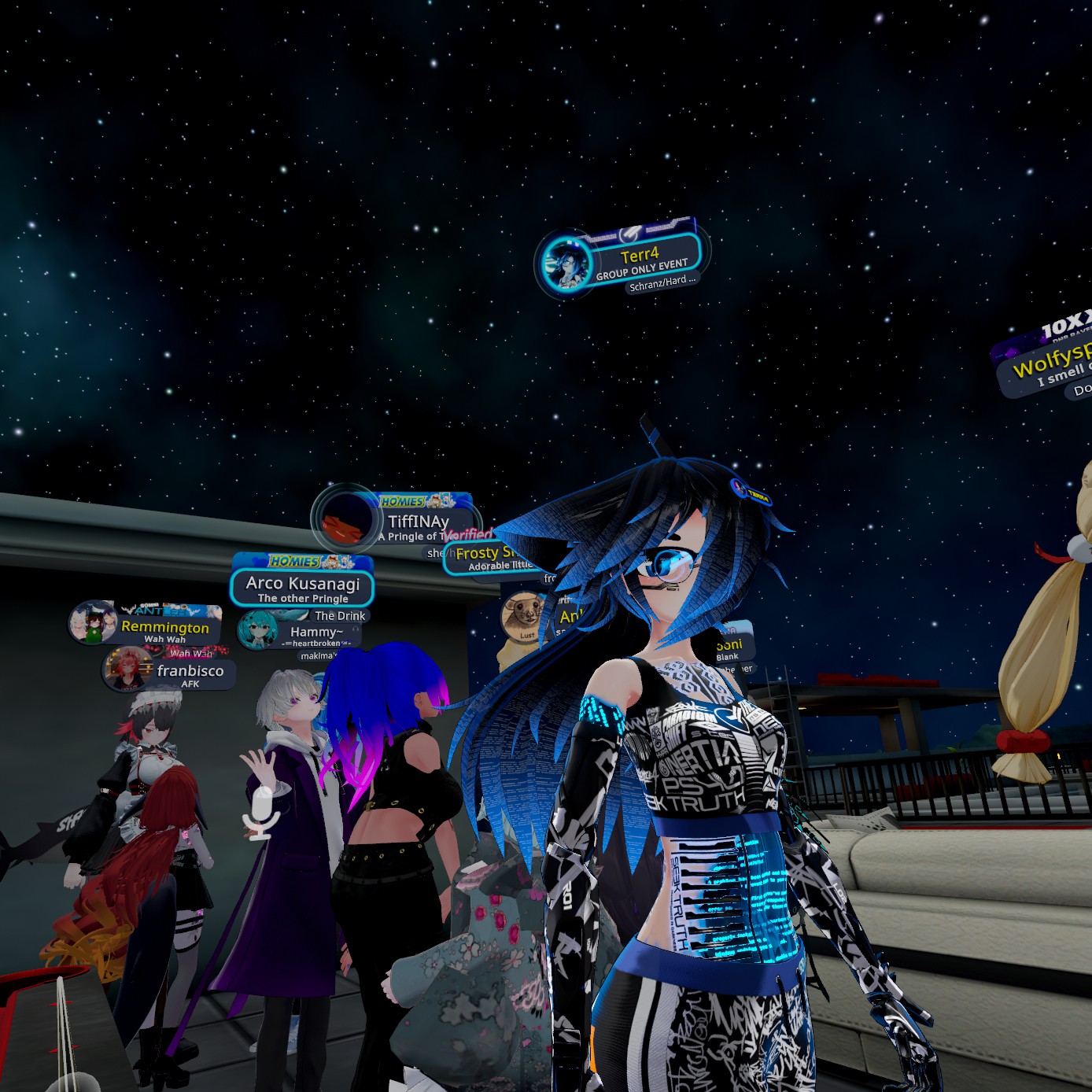Open TiffINAy's round profile thumbnail

click(x=345, y=520)
